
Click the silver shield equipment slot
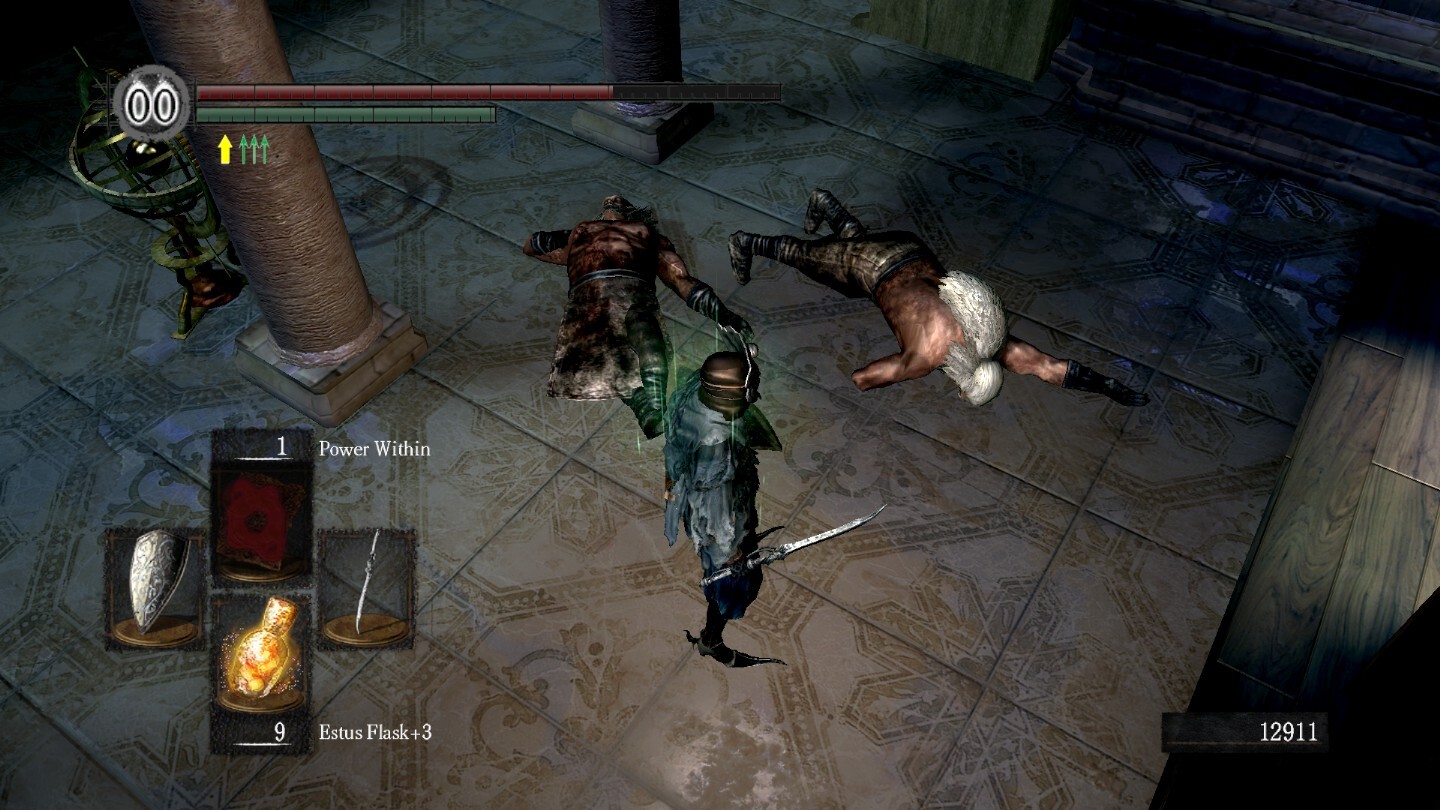155,585
